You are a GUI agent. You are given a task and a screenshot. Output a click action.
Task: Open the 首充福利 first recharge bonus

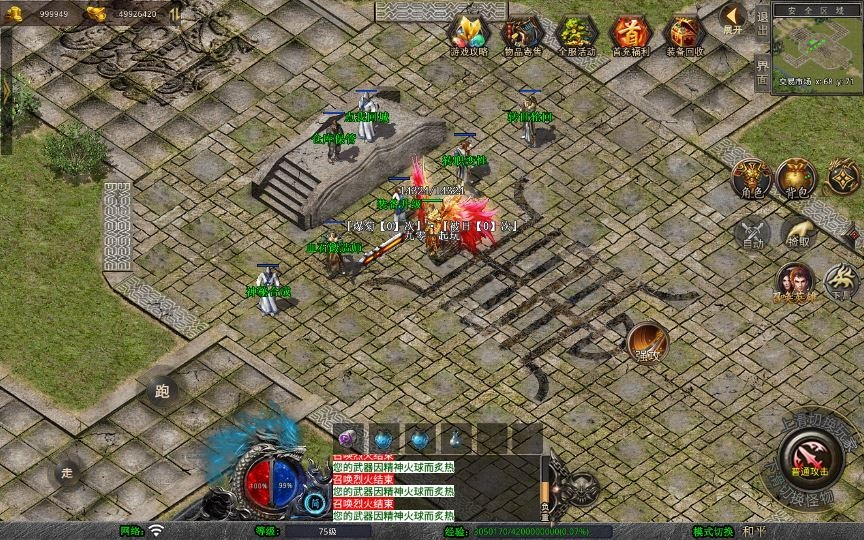tap(630, 34)
